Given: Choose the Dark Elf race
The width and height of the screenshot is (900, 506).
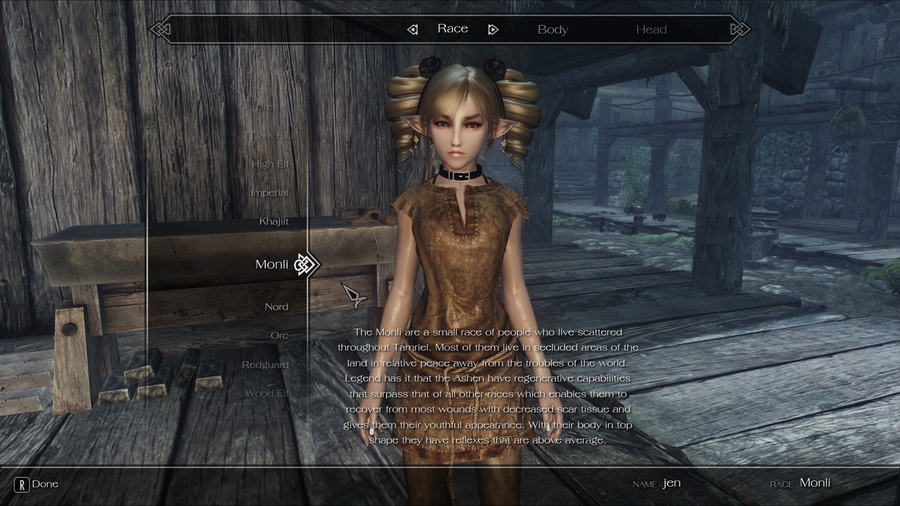Looking at the screenshot, I should (270, 135).
